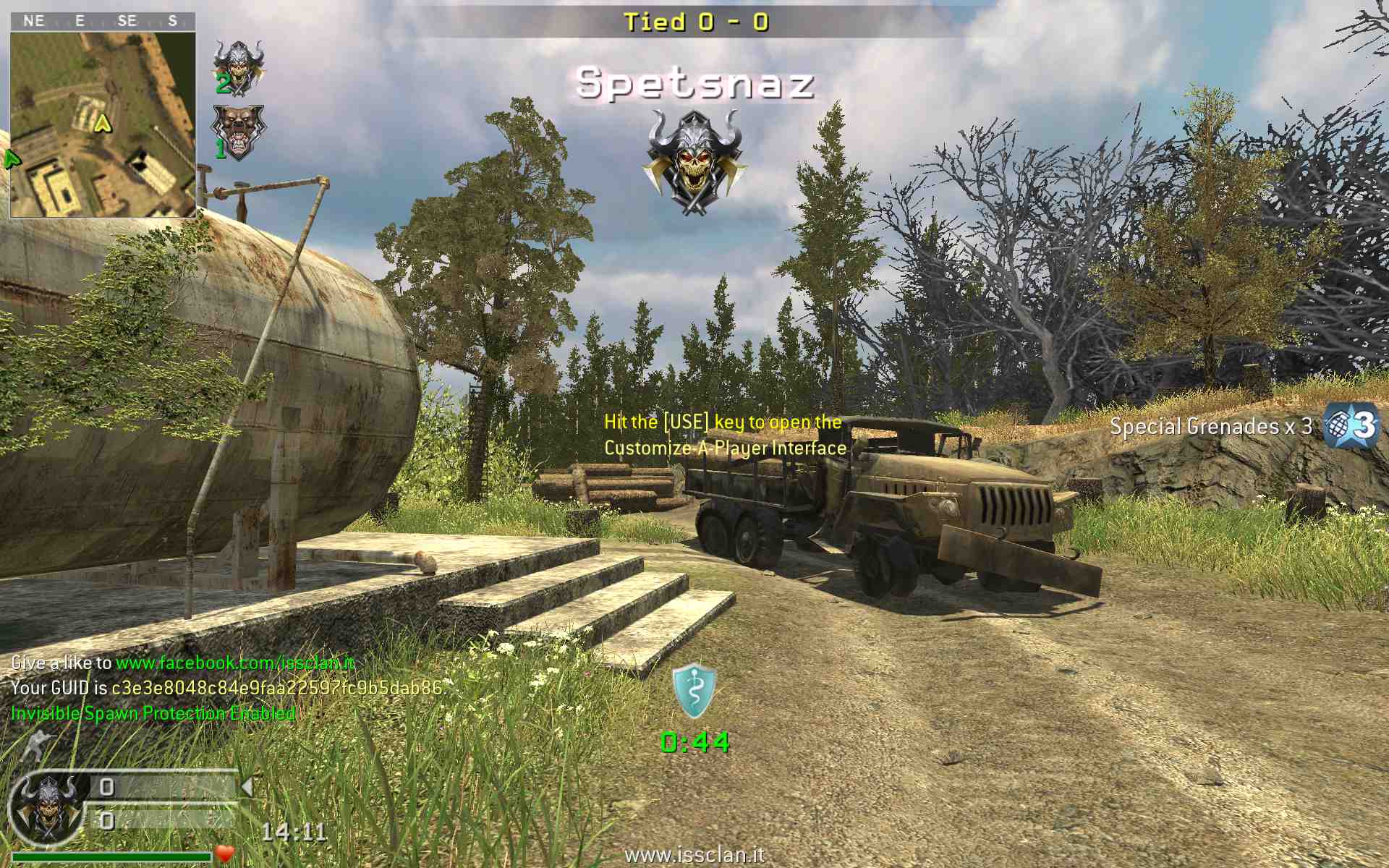
Task: Open the facebook.com/issclan.it link in chat
Action: tap(235, 663)
